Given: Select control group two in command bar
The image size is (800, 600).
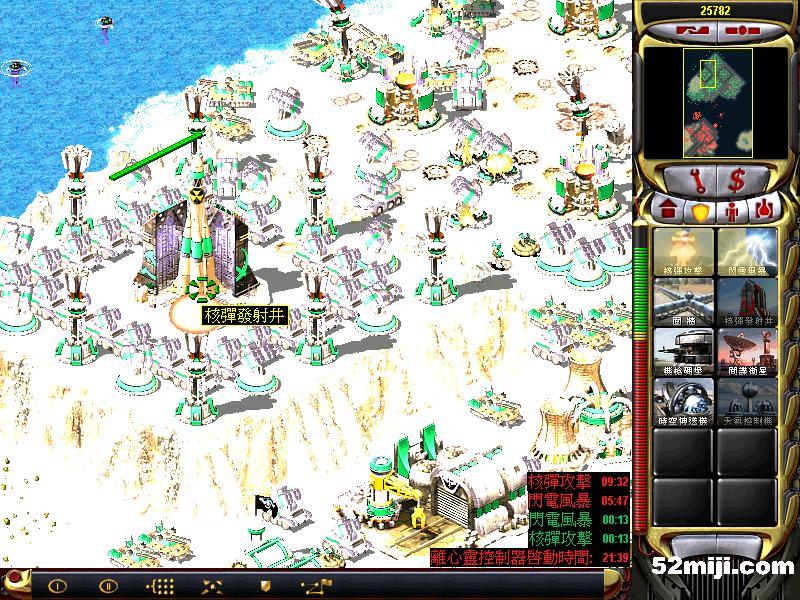Looking at the screenshot, I should [109, 585].
